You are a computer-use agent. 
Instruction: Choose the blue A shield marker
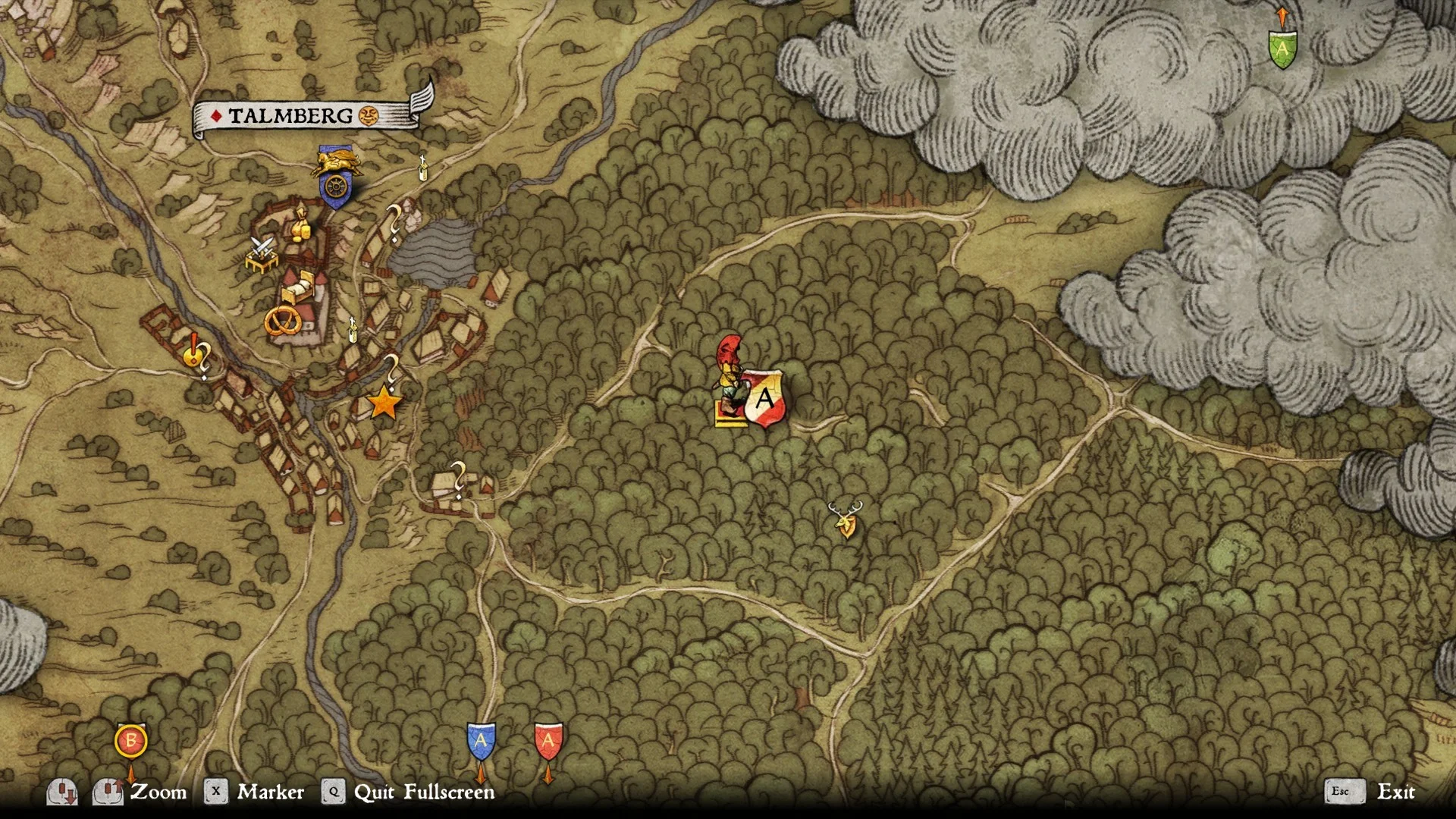[x=481, y=741]
